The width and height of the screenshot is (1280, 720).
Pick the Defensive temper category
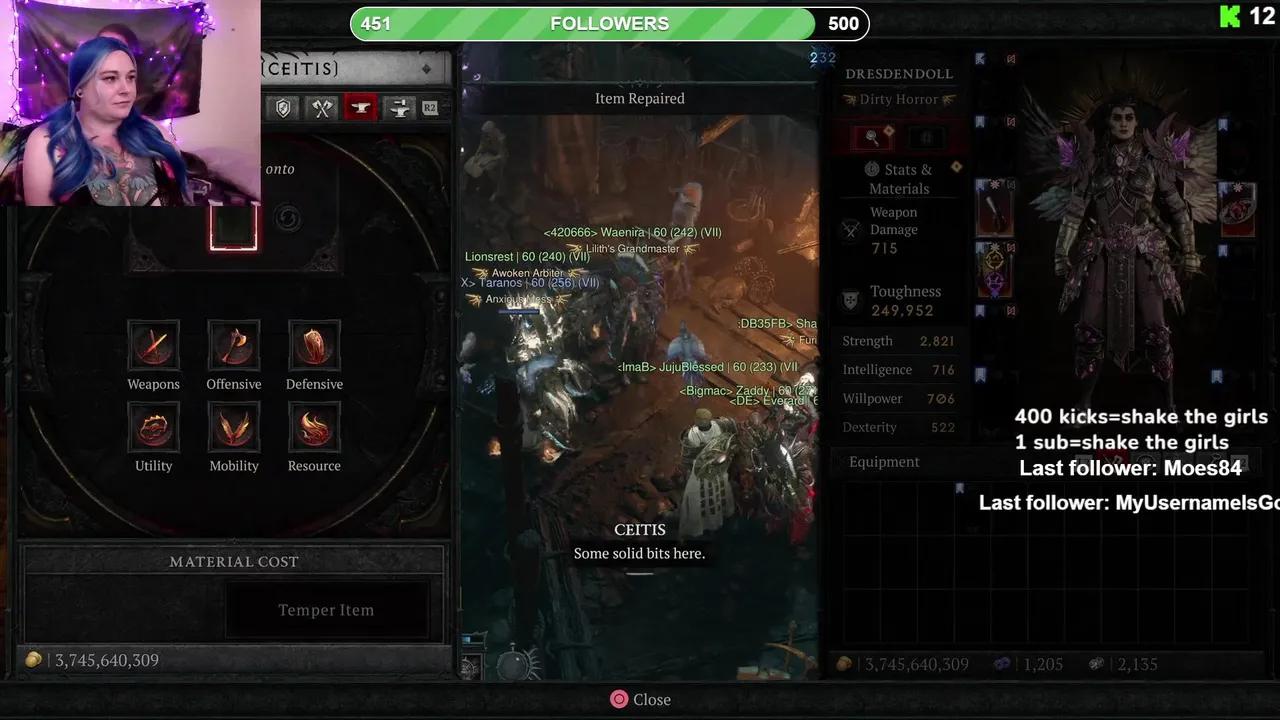pos(314,346)
